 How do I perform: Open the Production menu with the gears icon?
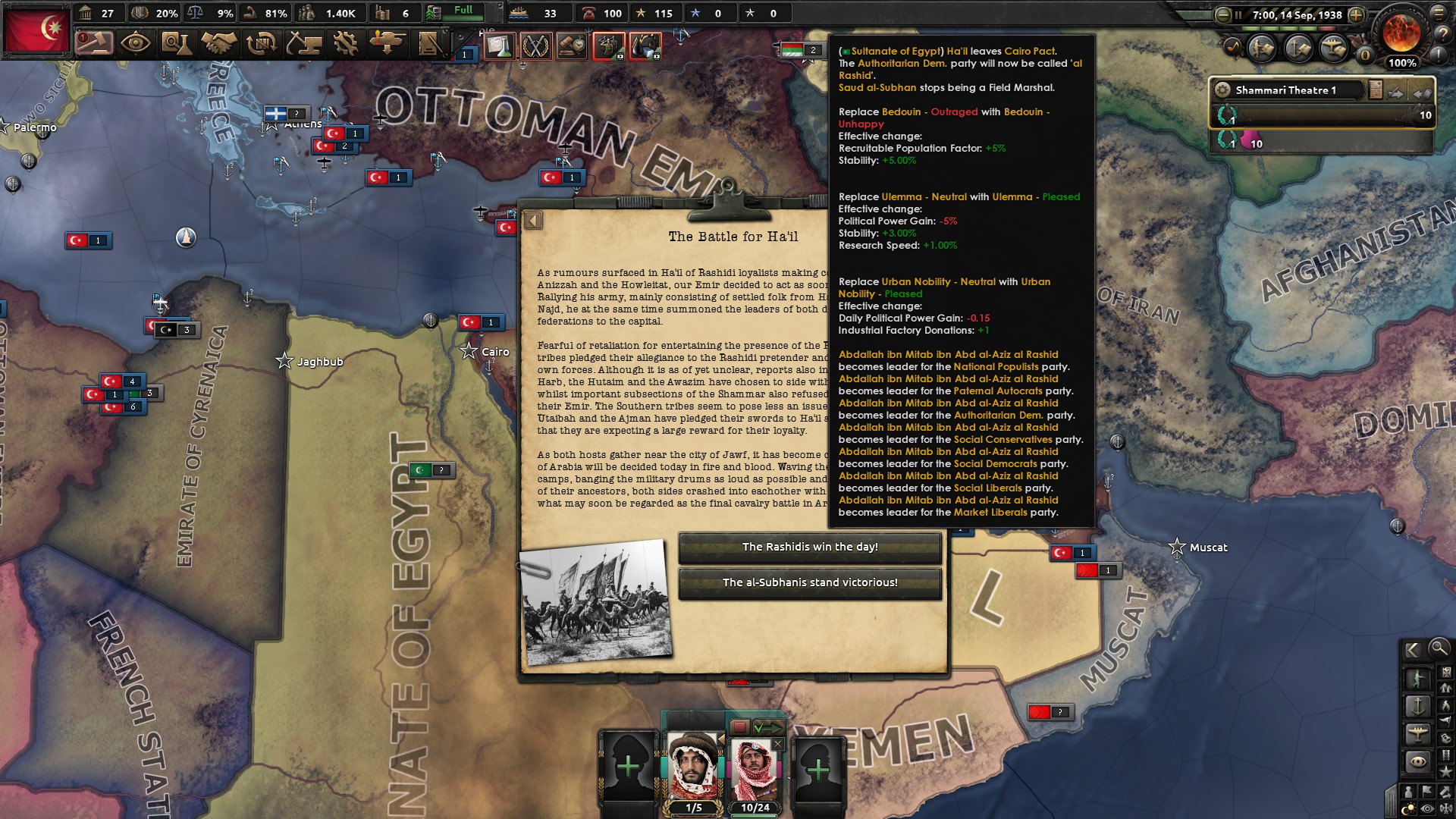pos(346,45)
